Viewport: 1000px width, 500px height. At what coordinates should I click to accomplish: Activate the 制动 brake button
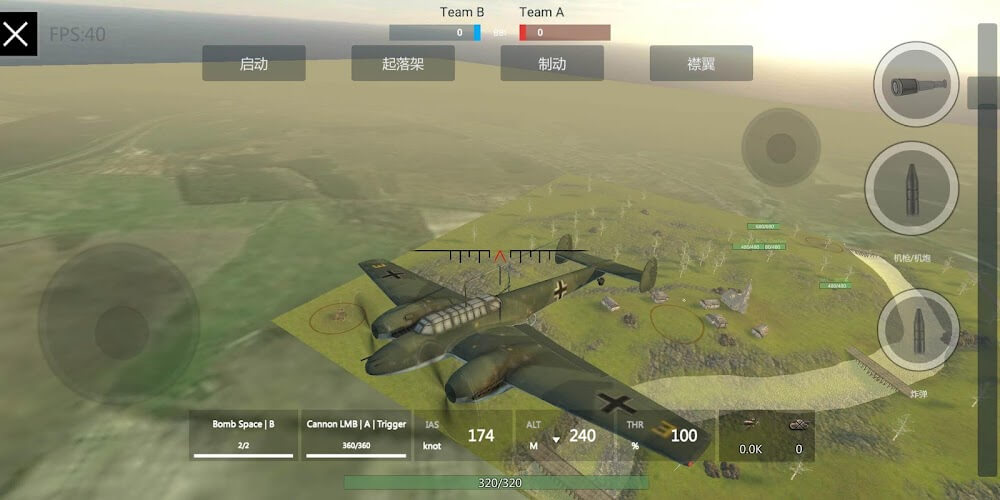(x=552, y=63)
